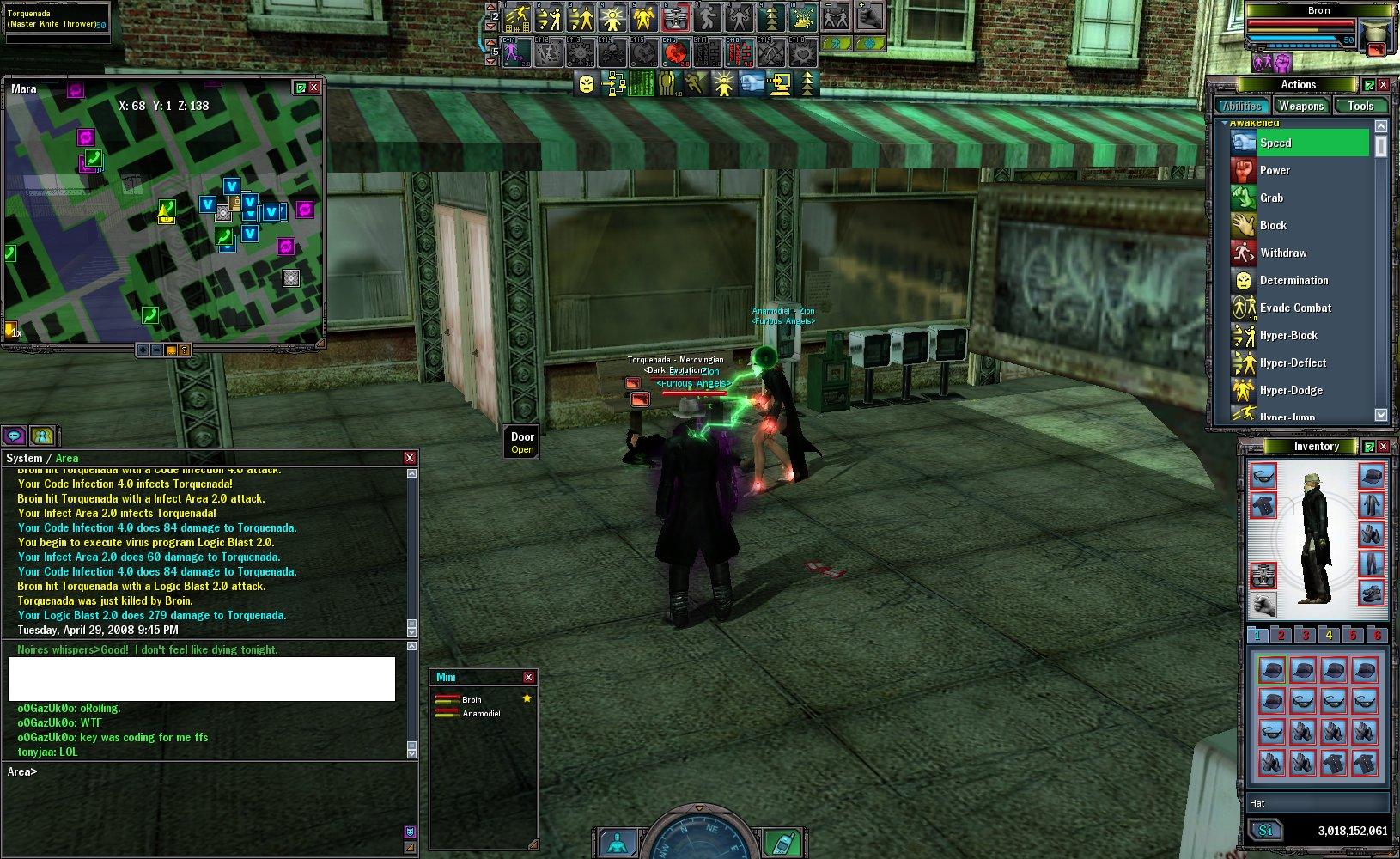The width and height of the screenshot is (1400, 859).
Task: Close the Mini team window
Action: [528, 677]
